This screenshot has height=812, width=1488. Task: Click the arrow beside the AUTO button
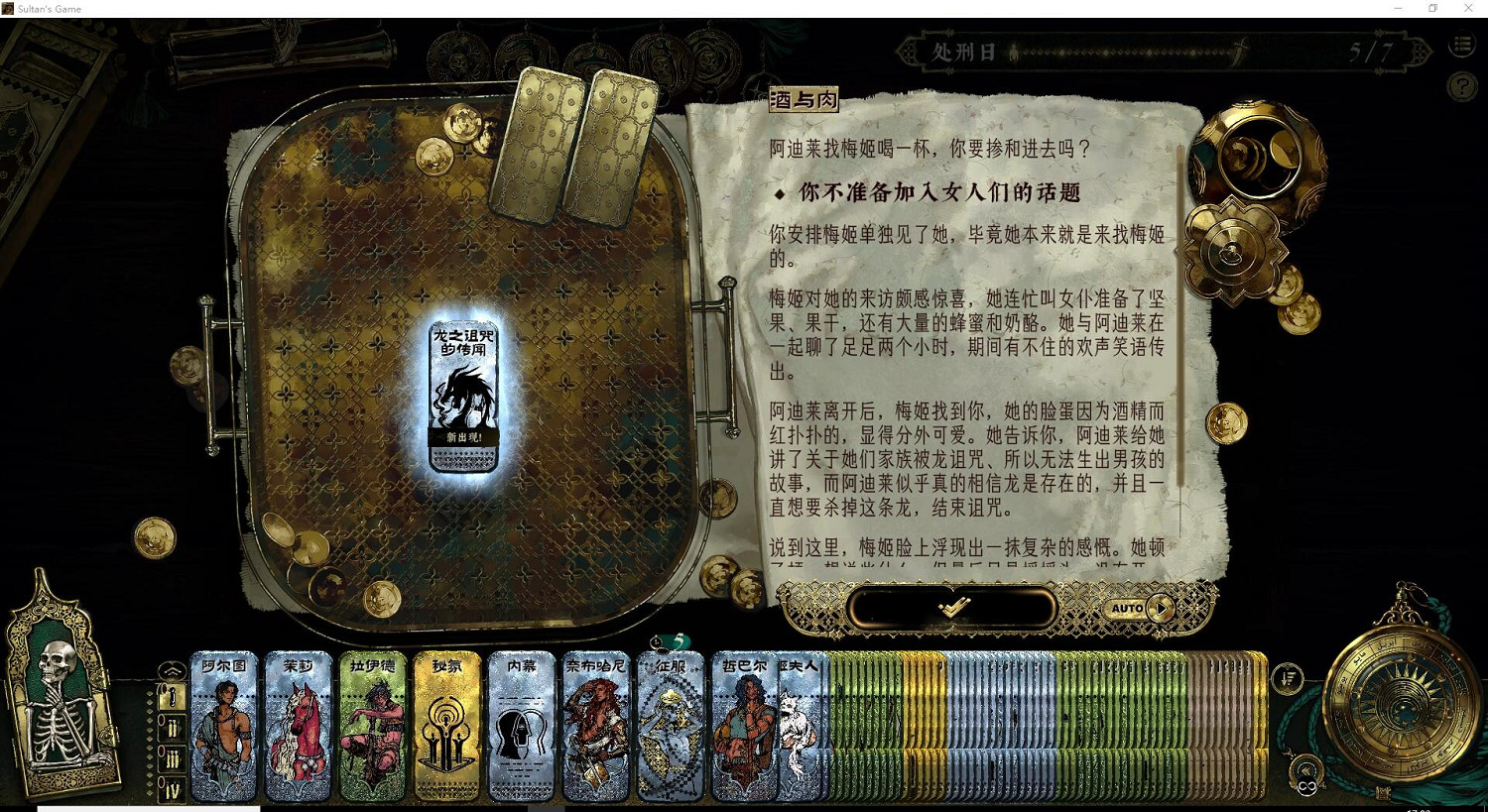(x=1159, y=608)
